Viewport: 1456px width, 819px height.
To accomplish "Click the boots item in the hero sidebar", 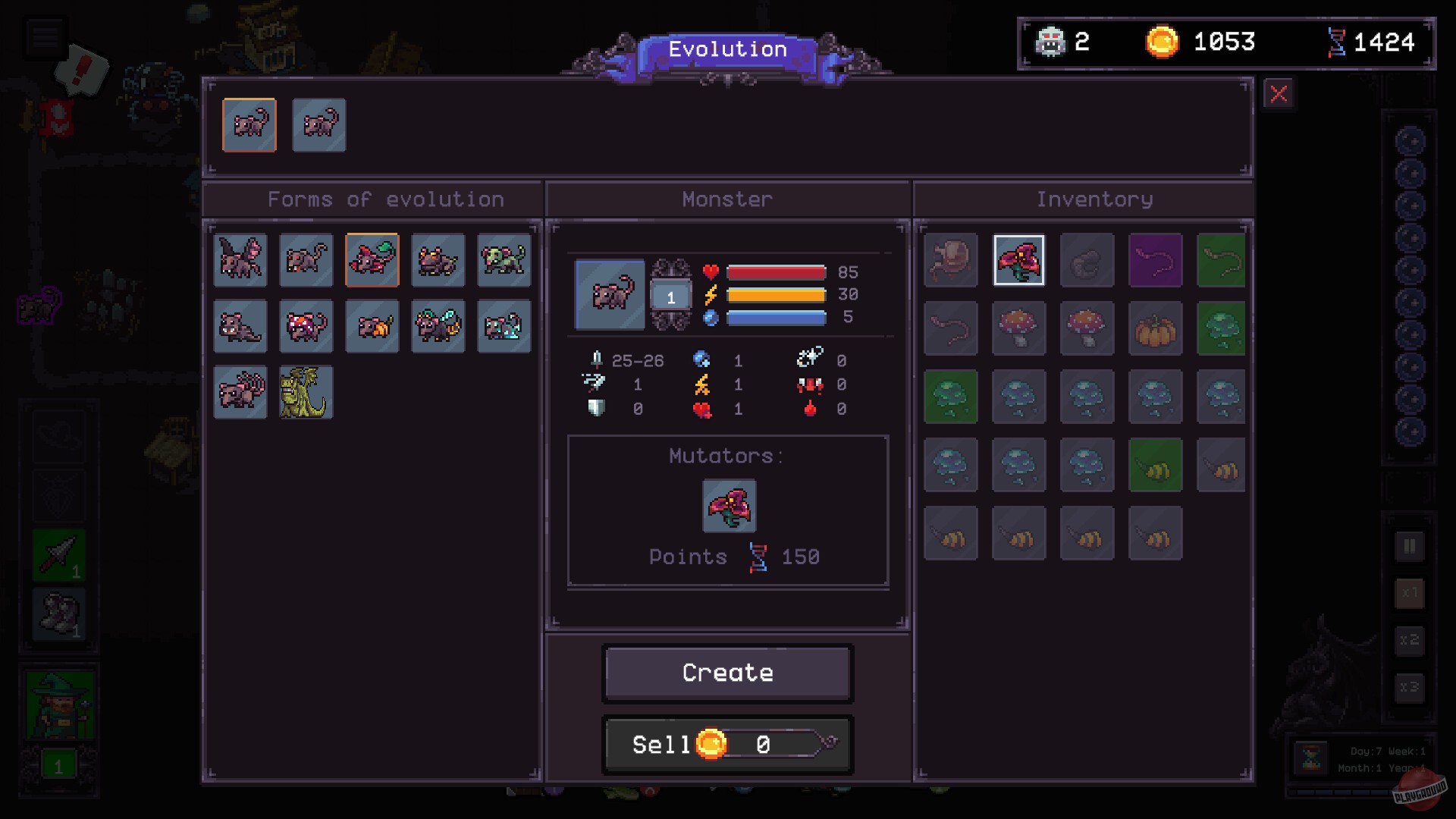I will (59, 614).
